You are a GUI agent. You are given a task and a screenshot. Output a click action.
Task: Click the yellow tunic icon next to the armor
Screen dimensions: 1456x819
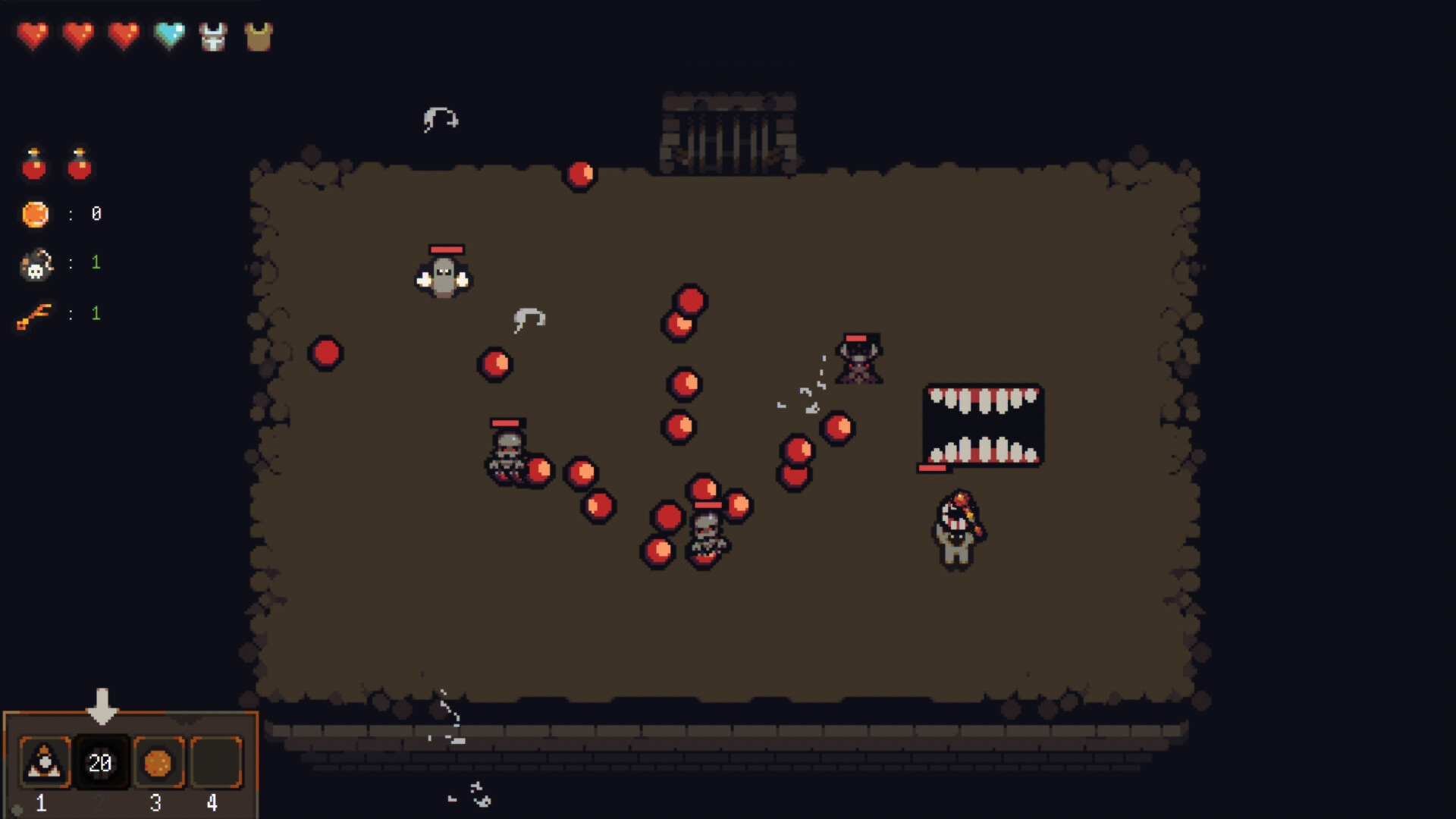pos(259,33)
